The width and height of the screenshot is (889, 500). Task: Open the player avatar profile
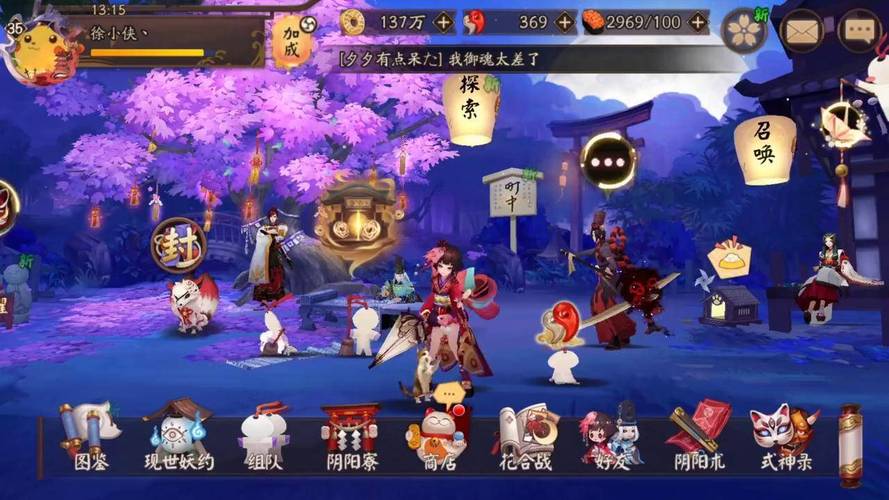pos(38,45)
